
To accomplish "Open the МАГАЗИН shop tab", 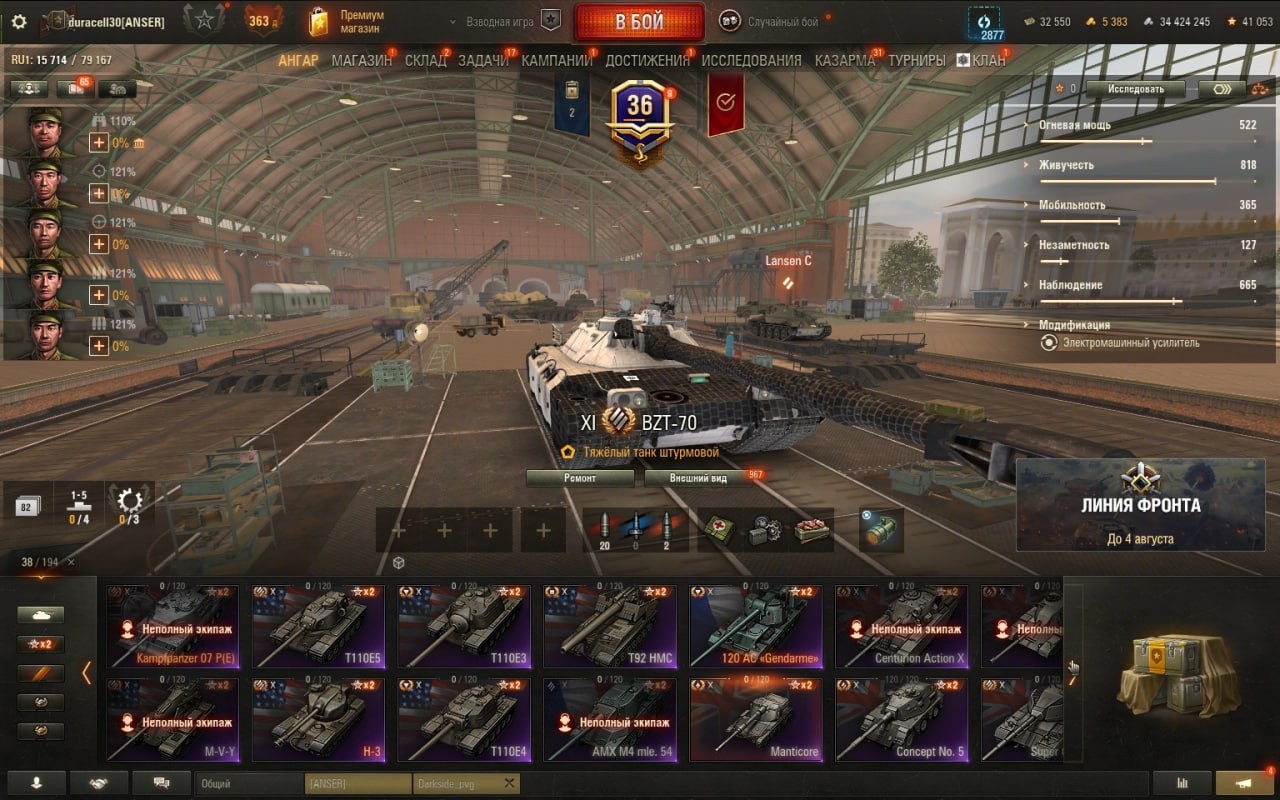I will click(x=361, y=60).
